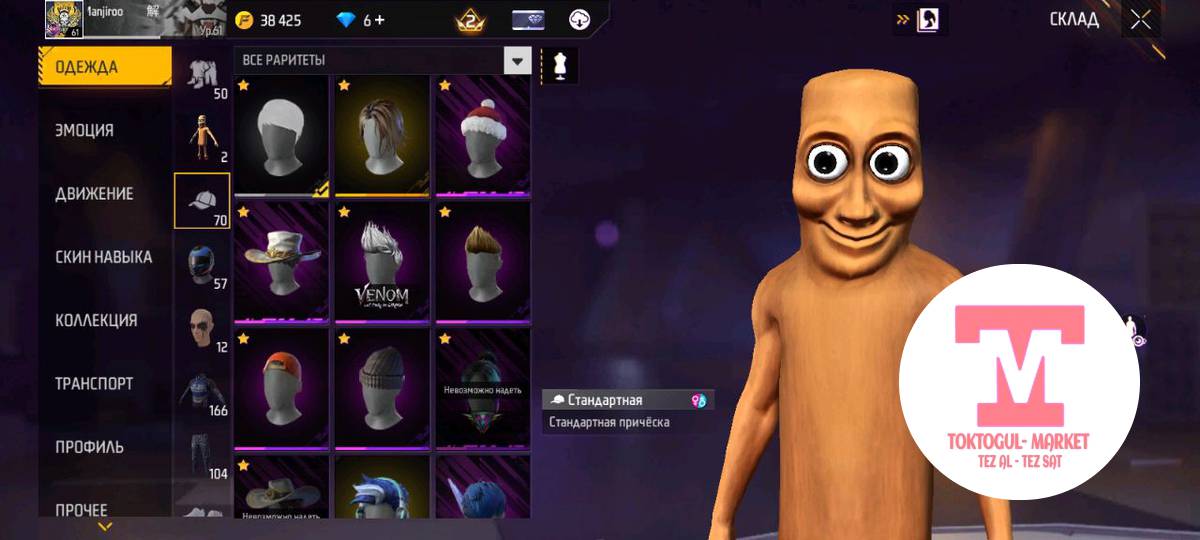The width and height of the screenshot is (1200, 540).
Task: Close the Склад screen
Action: tap(1140, 19)
